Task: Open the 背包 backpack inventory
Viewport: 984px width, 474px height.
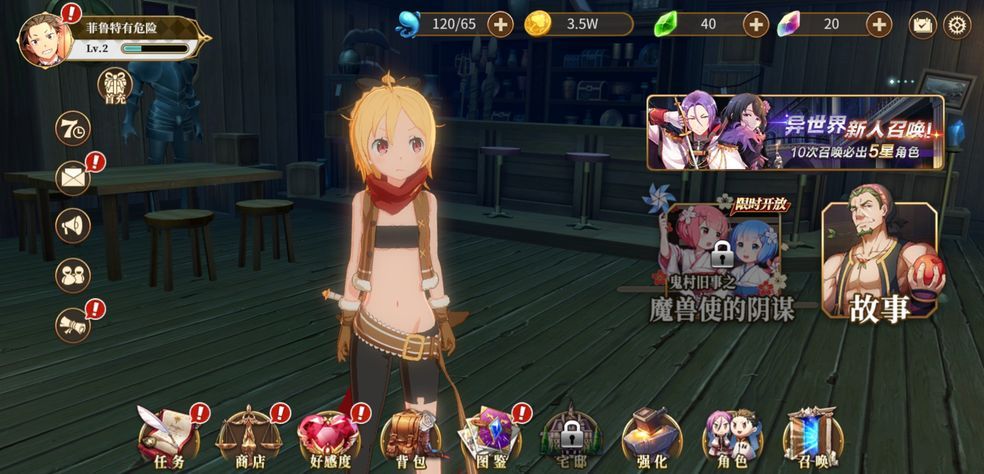Action: [407, 436]
